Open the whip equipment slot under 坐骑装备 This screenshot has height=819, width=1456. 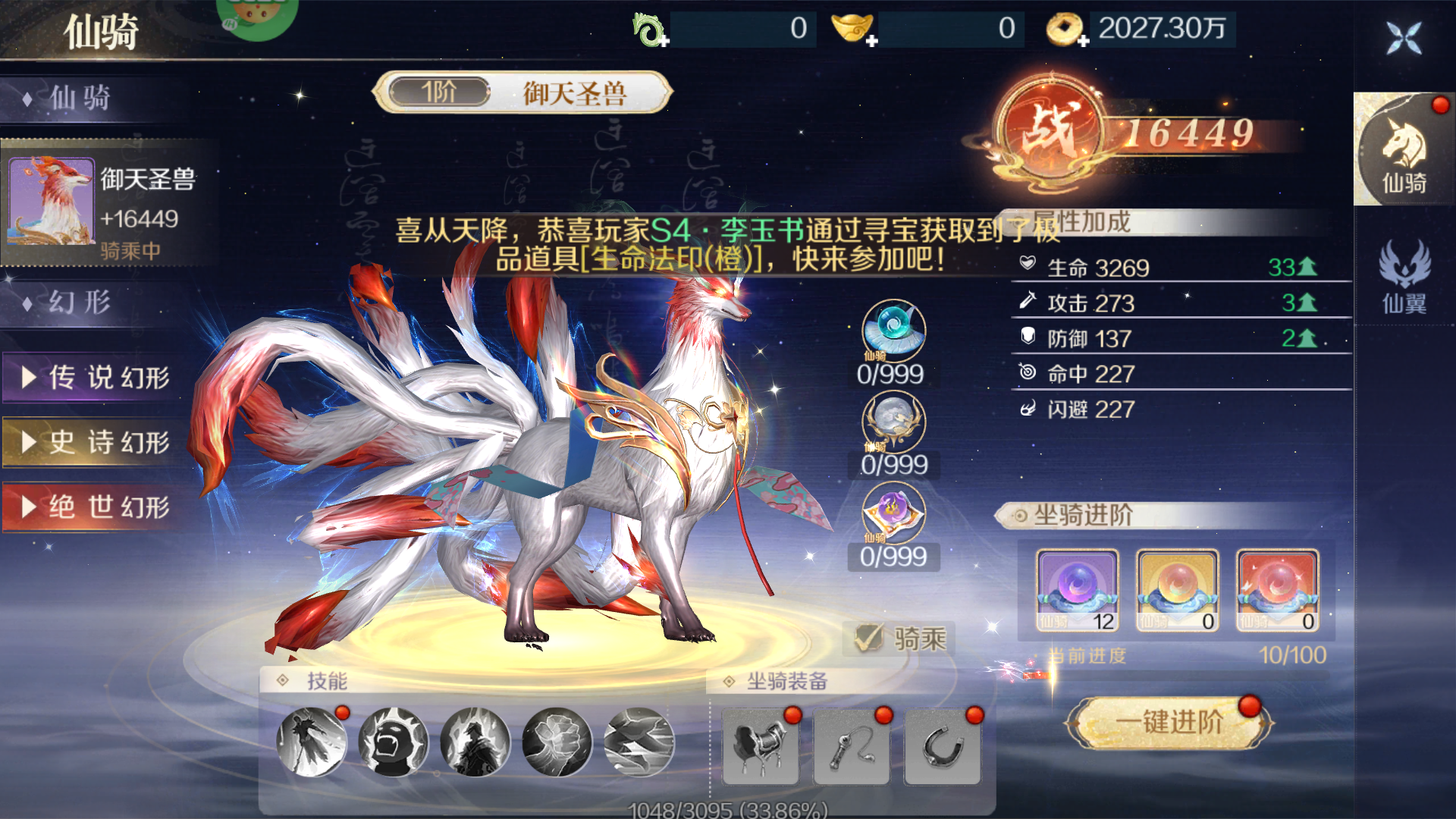[851, 747]
